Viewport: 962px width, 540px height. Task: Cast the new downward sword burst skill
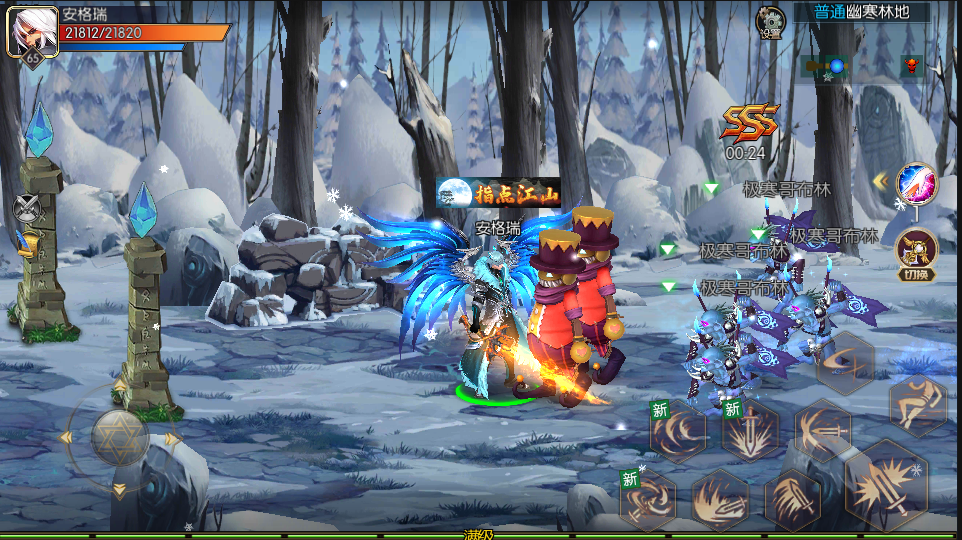click(750, 430)
